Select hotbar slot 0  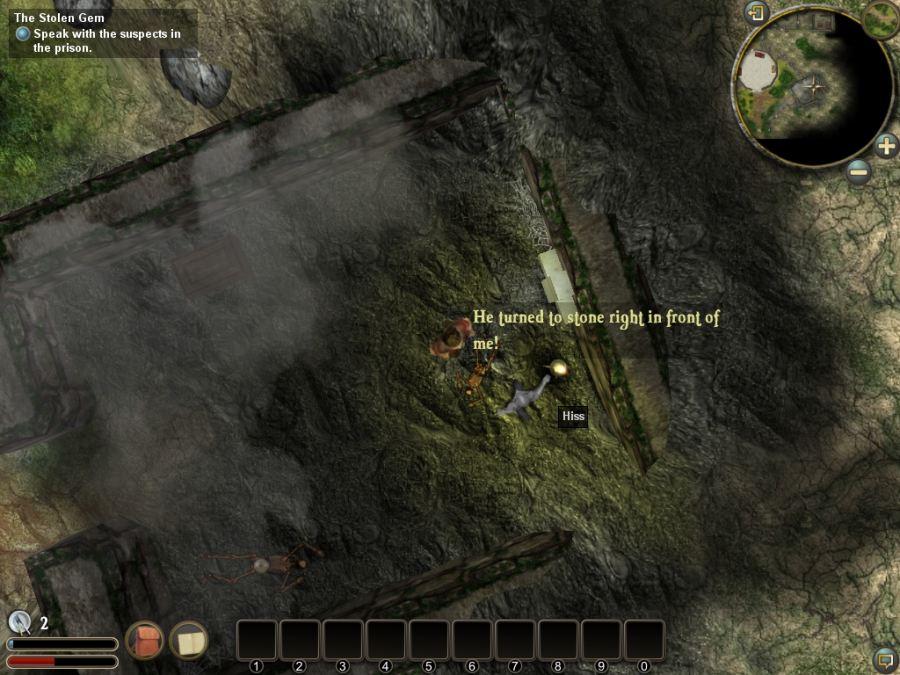[x=644, y=640]
